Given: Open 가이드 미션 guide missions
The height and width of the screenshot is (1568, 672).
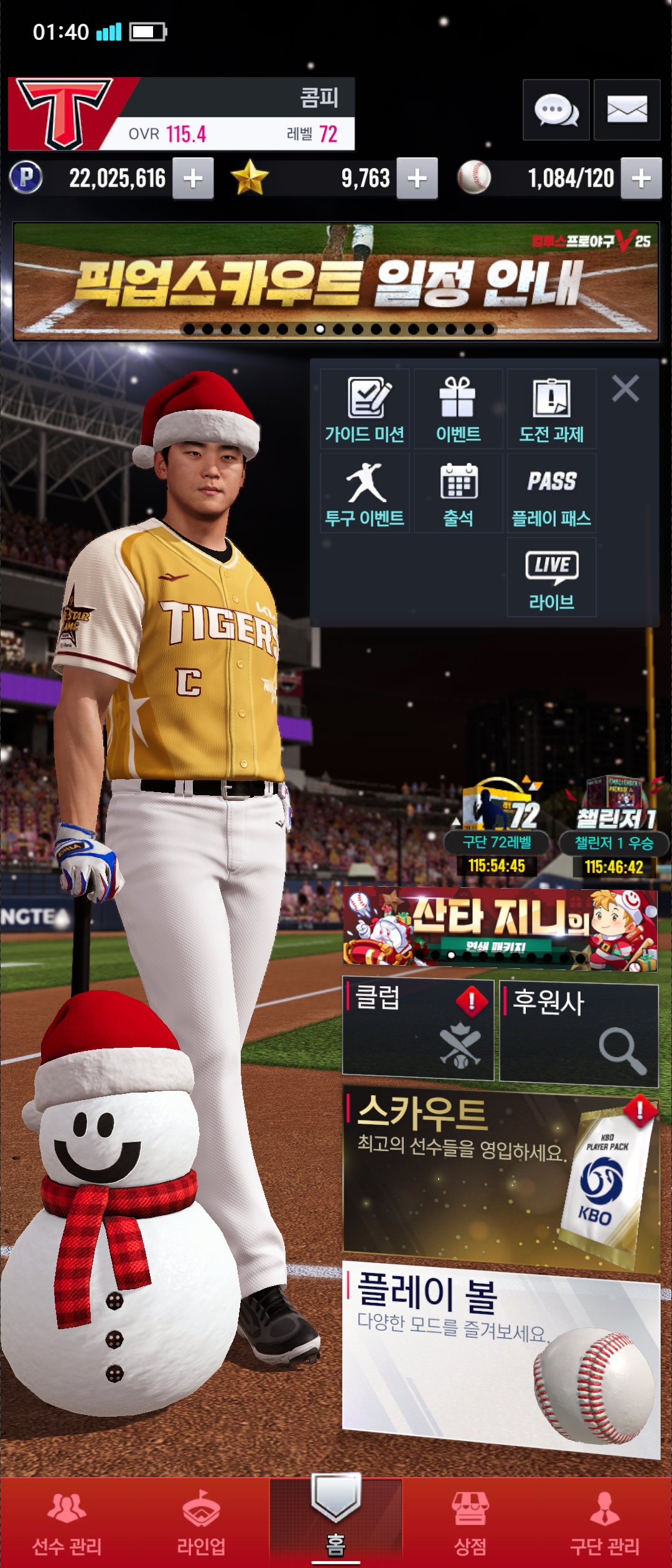Looking at the screenshot, I should (365, 409).
